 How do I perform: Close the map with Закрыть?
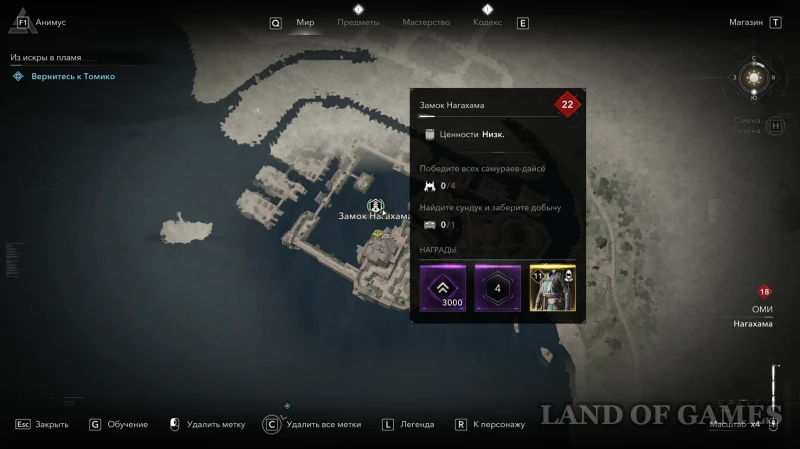point(51,424)
